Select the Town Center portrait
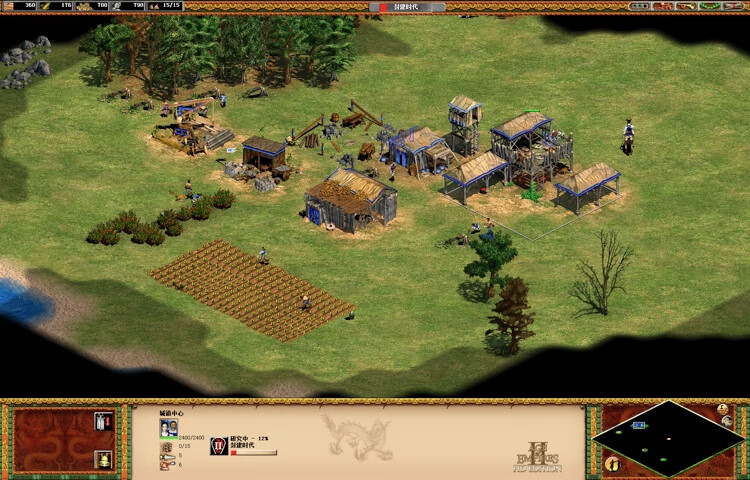This screenshot has width=750, height=480. click(169, 428)
